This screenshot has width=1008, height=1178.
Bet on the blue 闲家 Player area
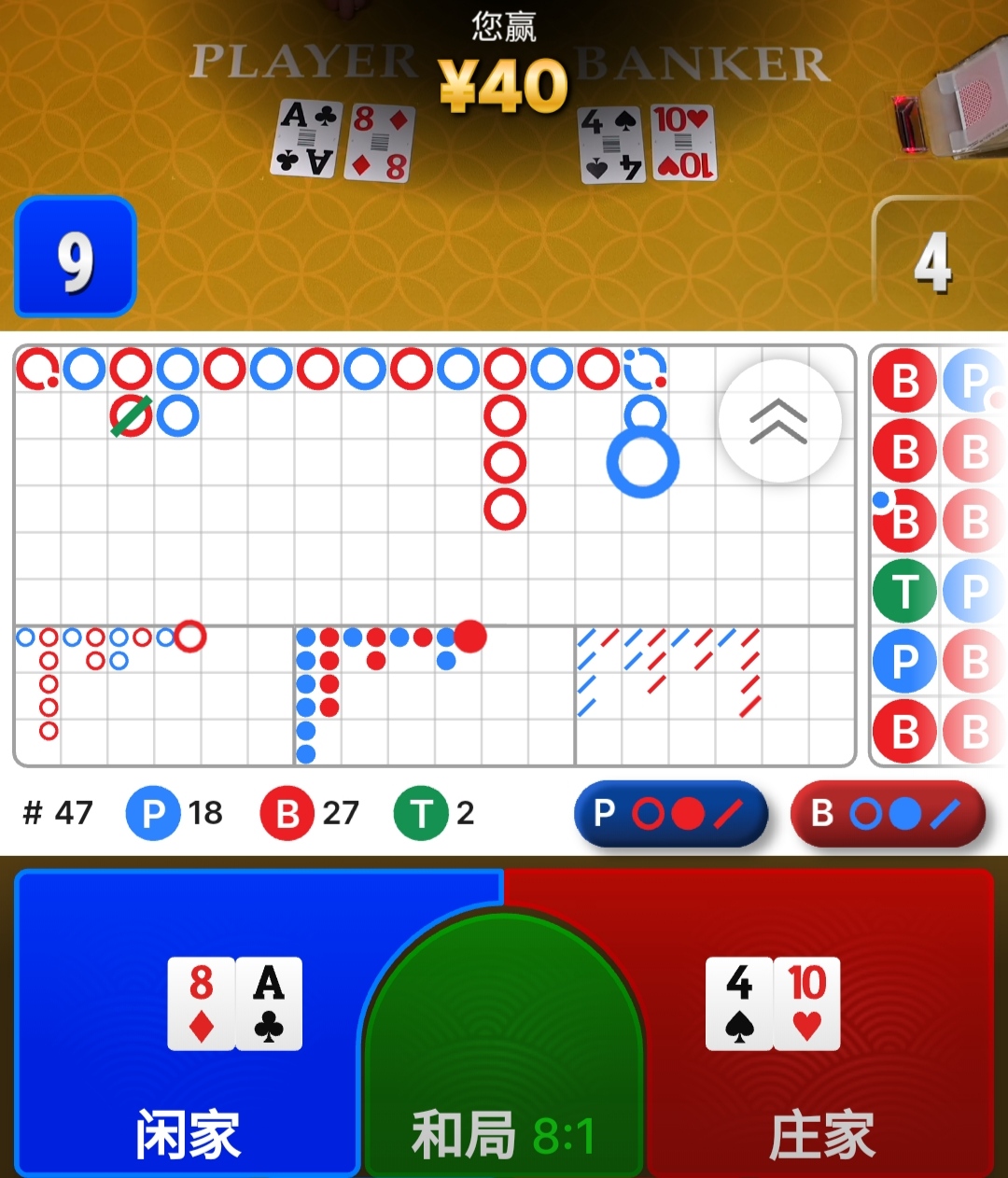[187, 1027]
